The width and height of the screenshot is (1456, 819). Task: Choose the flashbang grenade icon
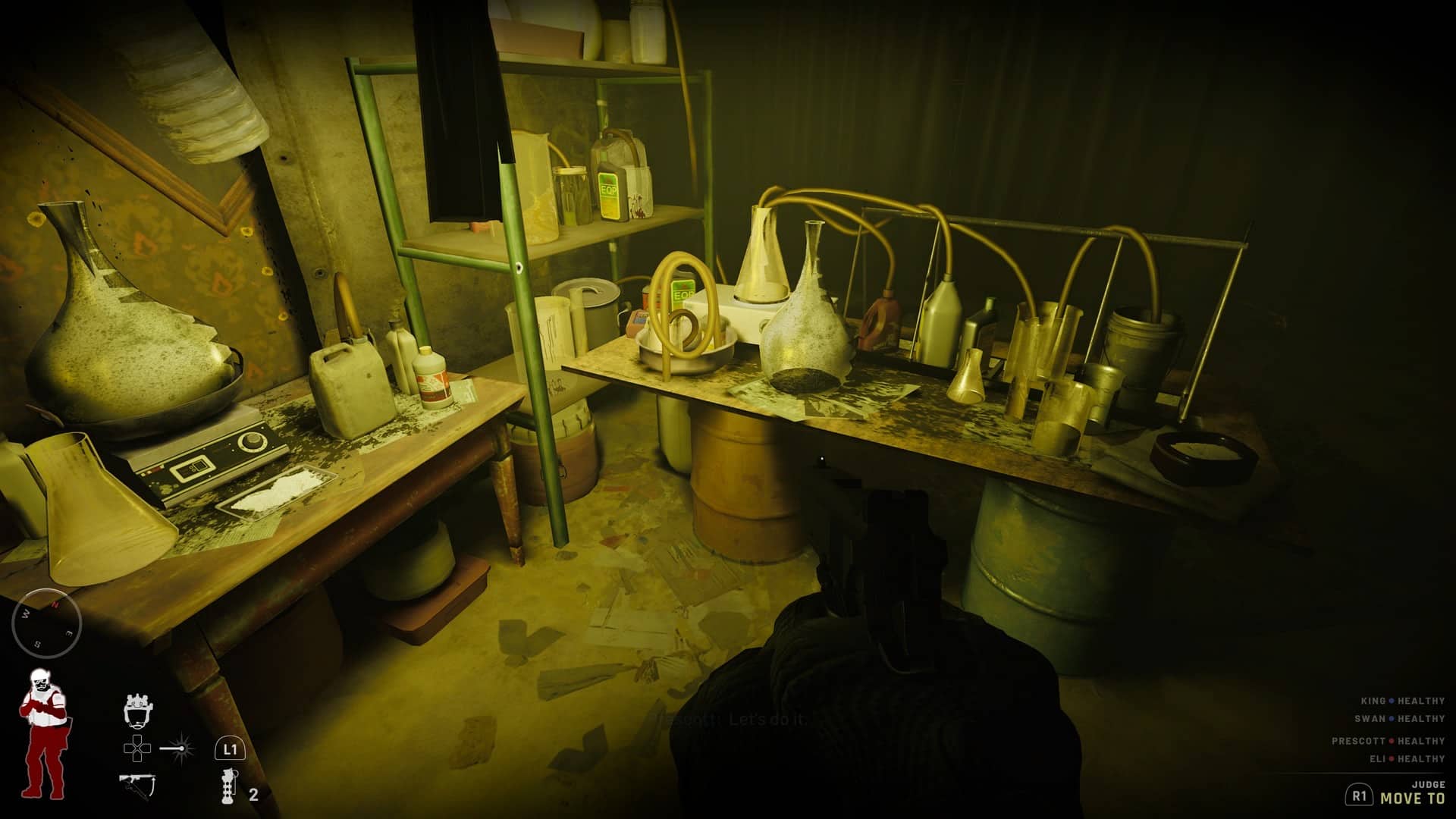[228, 786]
